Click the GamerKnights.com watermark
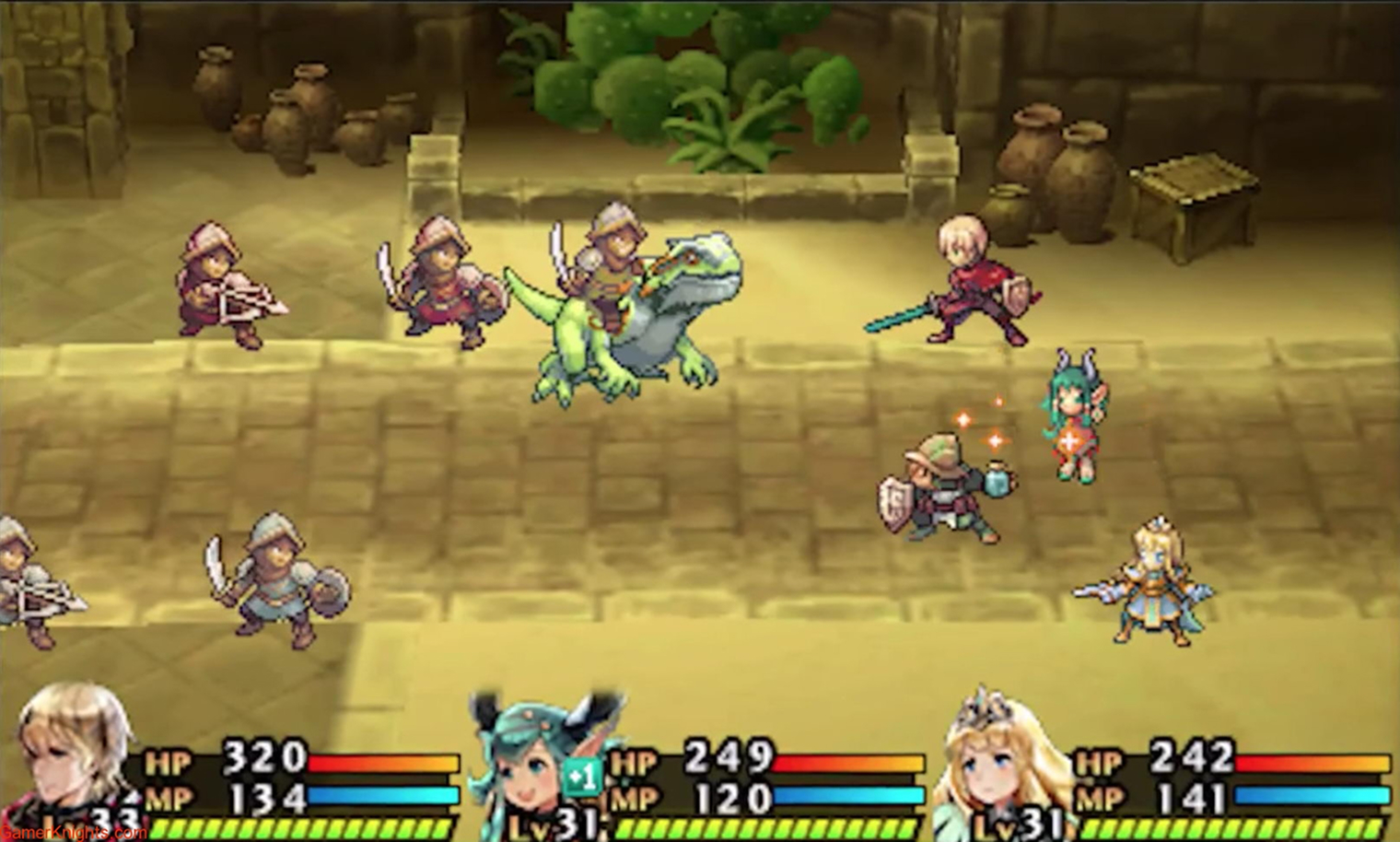The height and width of the screenshot is (842, 1400). (74, 833)
